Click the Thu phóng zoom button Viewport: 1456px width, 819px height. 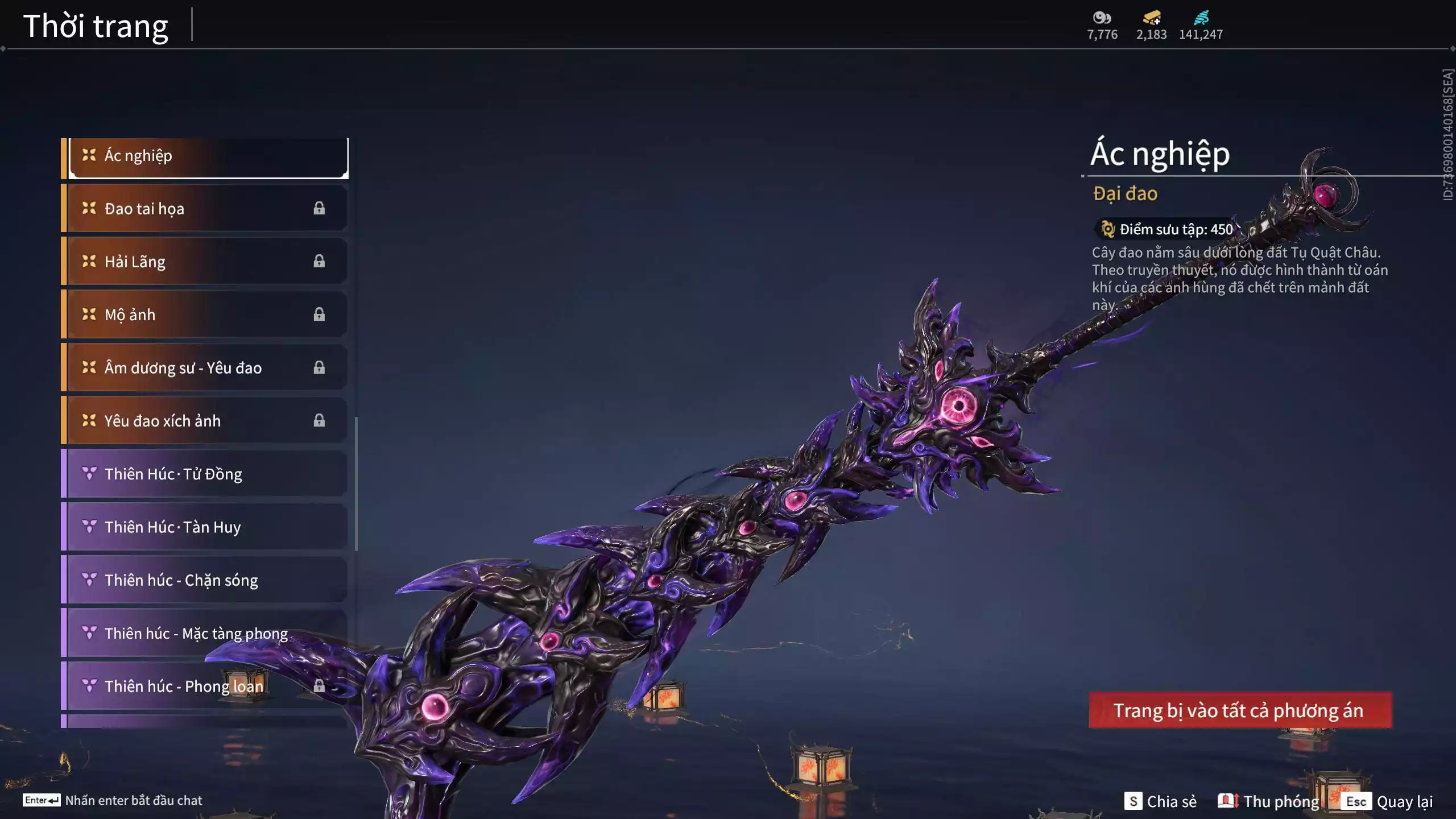tap(1269, 801)
